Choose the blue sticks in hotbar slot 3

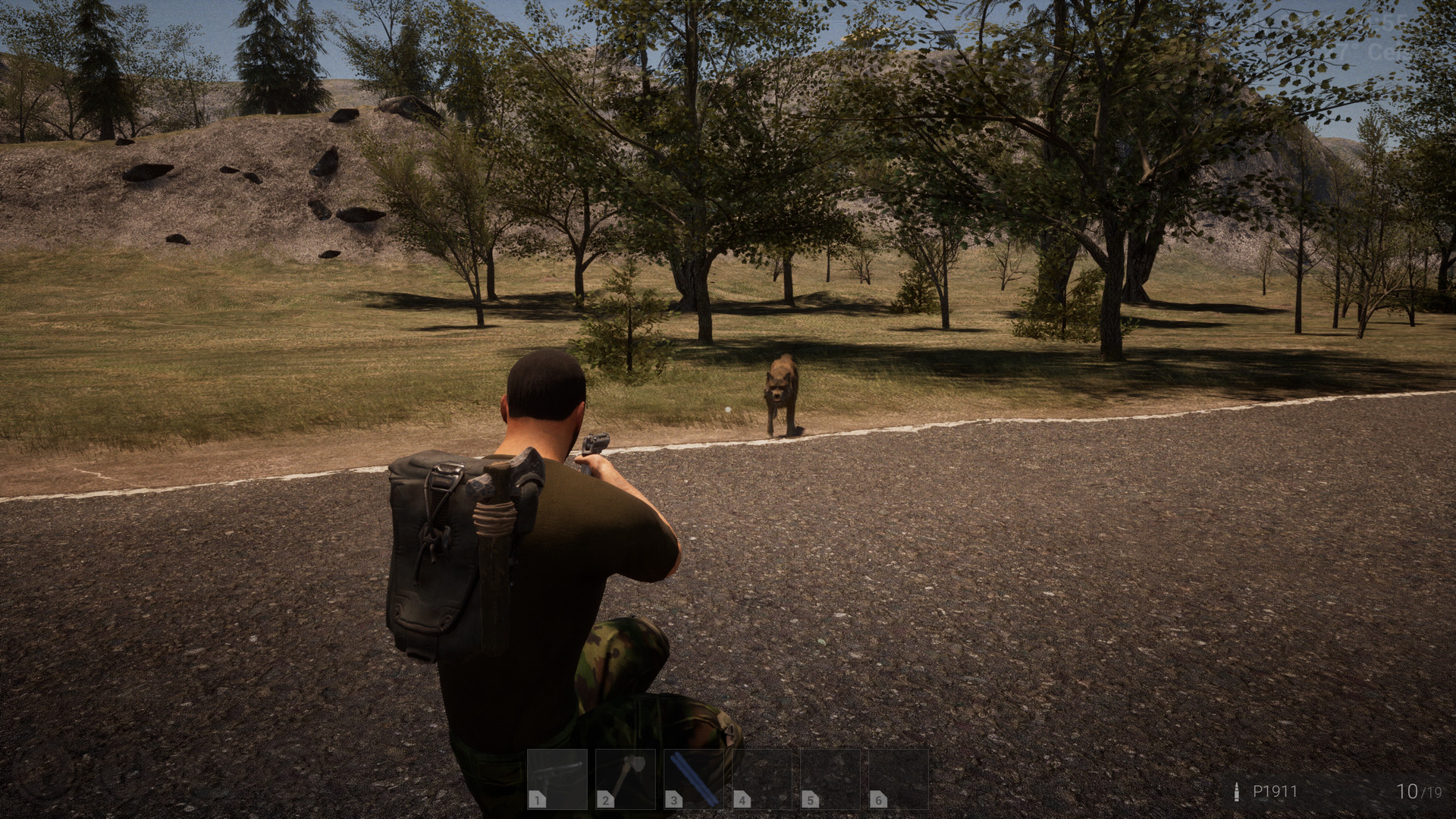[694, 779]
